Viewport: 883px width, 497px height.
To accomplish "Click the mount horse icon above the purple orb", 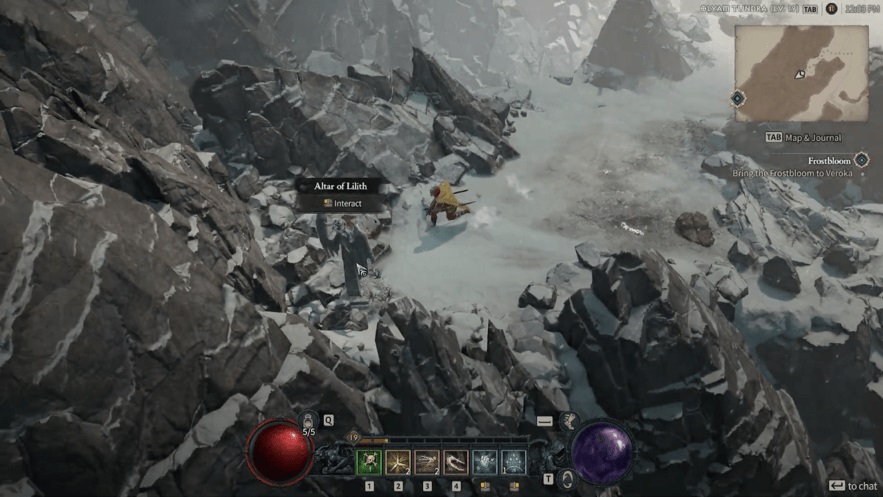I will coord(570,421).
